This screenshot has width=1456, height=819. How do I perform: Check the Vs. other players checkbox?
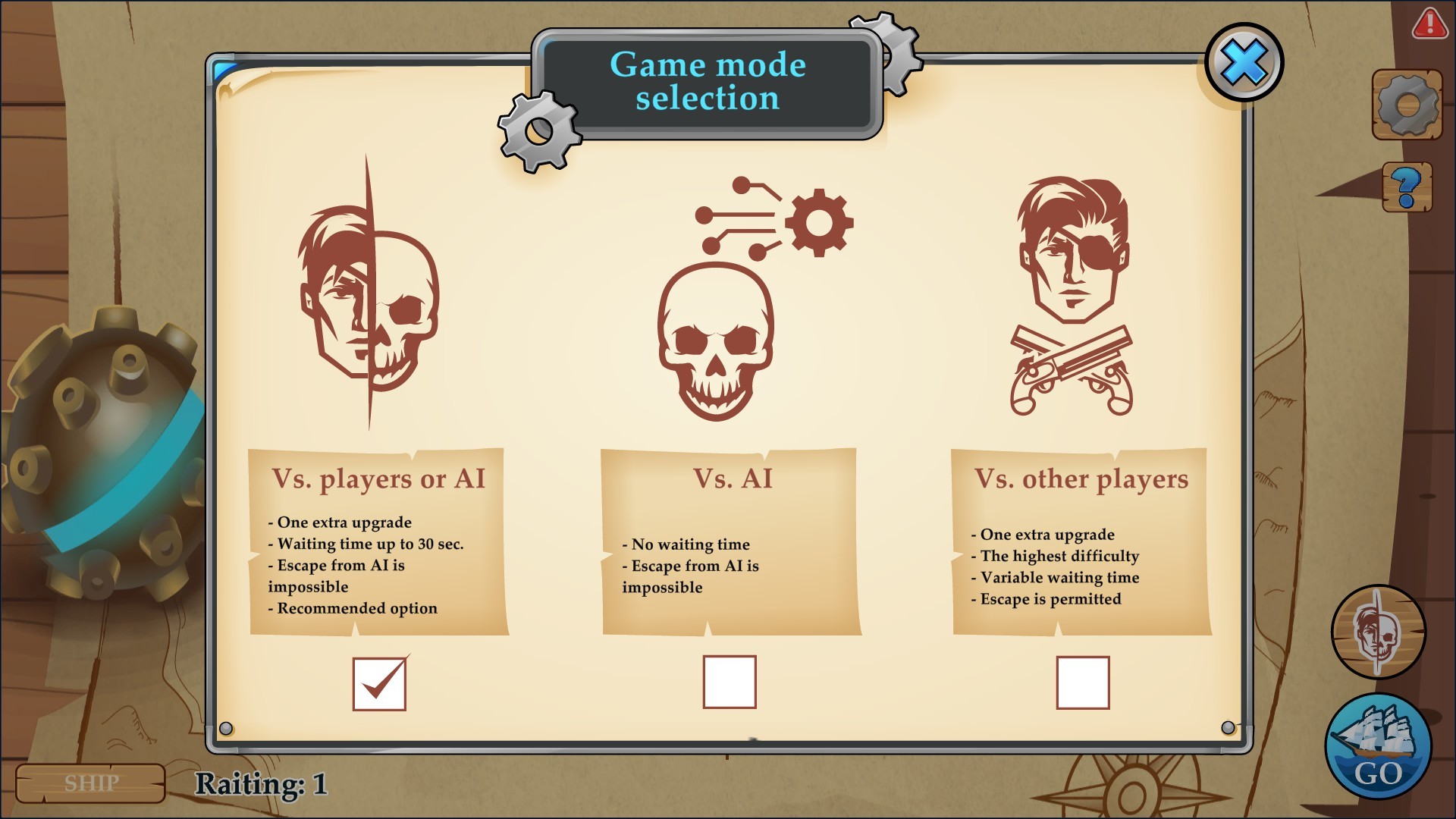tap(1082, 683)
